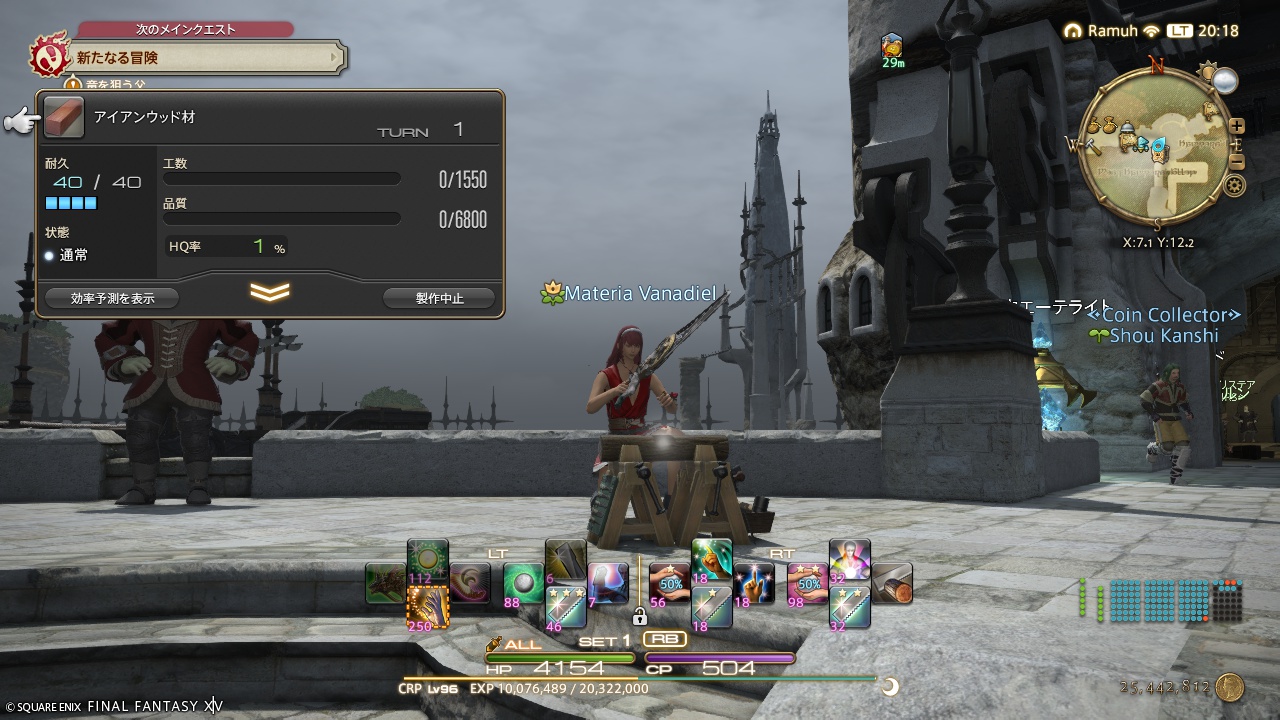
Task: Click the アイアンウッド材 item thumbnail
Action: point(63,117)
